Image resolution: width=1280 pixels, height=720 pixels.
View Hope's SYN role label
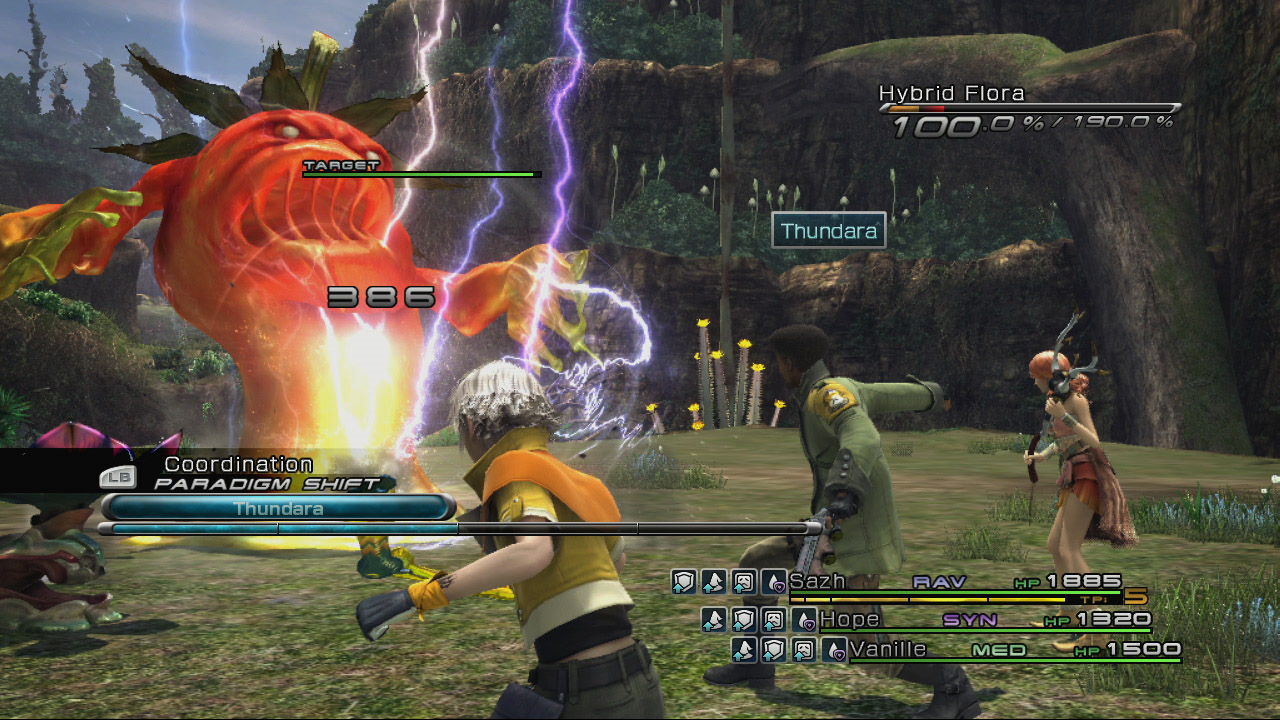pos(969,620)
